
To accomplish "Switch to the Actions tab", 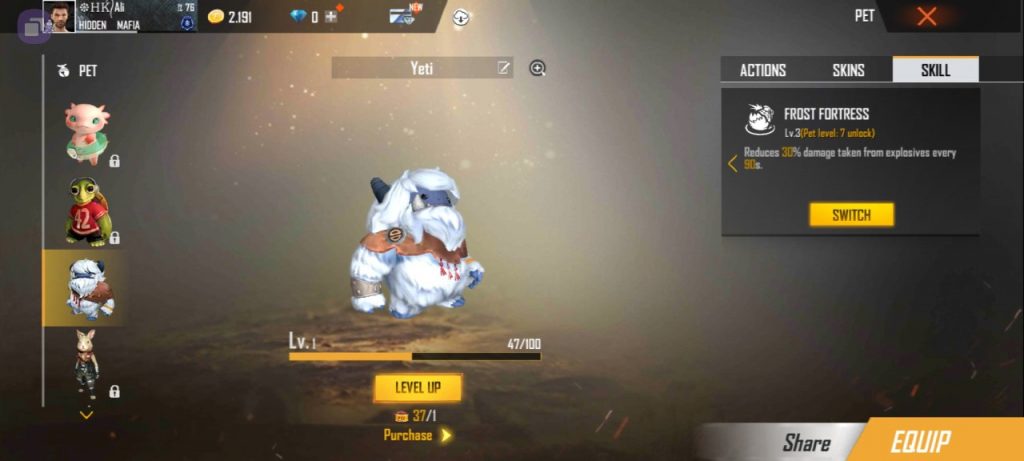I will [x=762, y=70].
